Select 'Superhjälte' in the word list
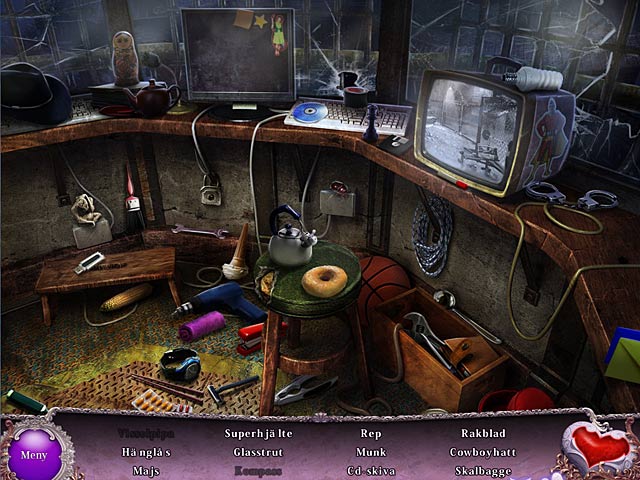Image resolution: width=640 pixels, height=480 pixels. click(257, 434)
